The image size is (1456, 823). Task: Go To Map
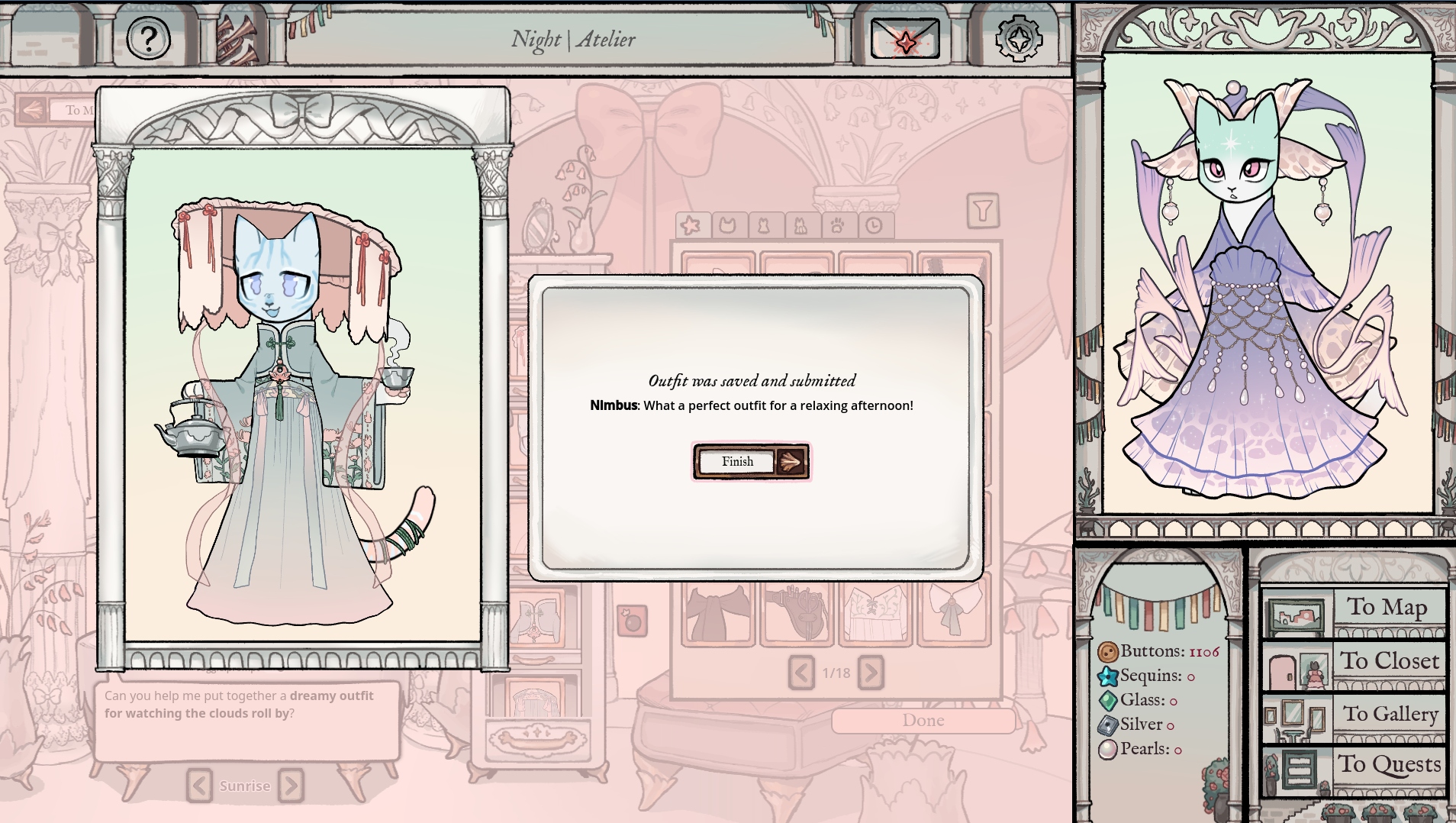[1355, 609]
